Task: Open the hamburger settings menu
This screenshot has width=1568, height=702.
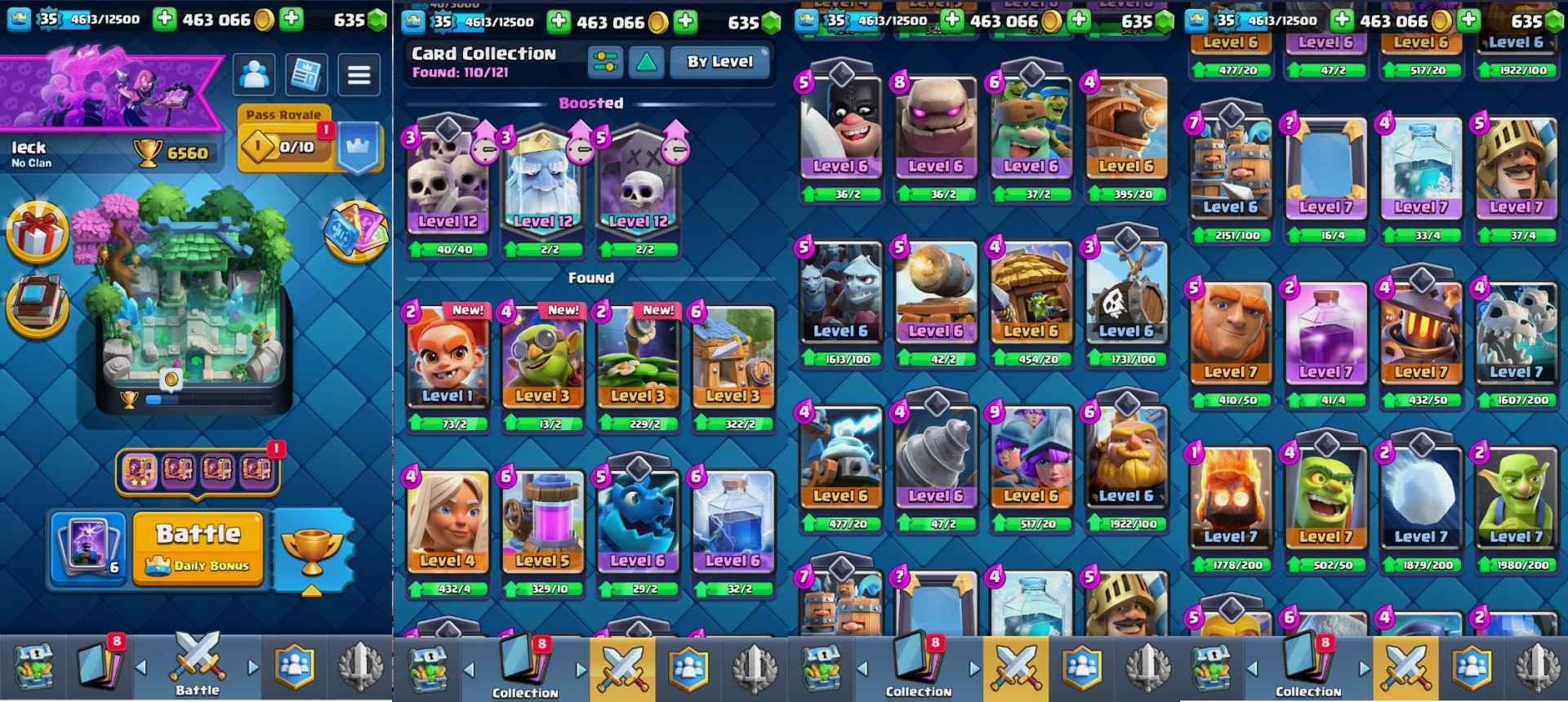Action: 358,74
